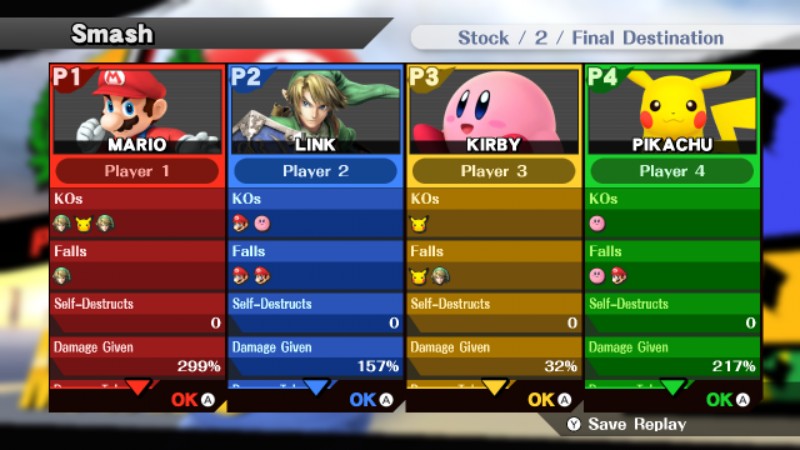
Task: Confirm the blue OK for Link's panel
Action: [371, 400]
